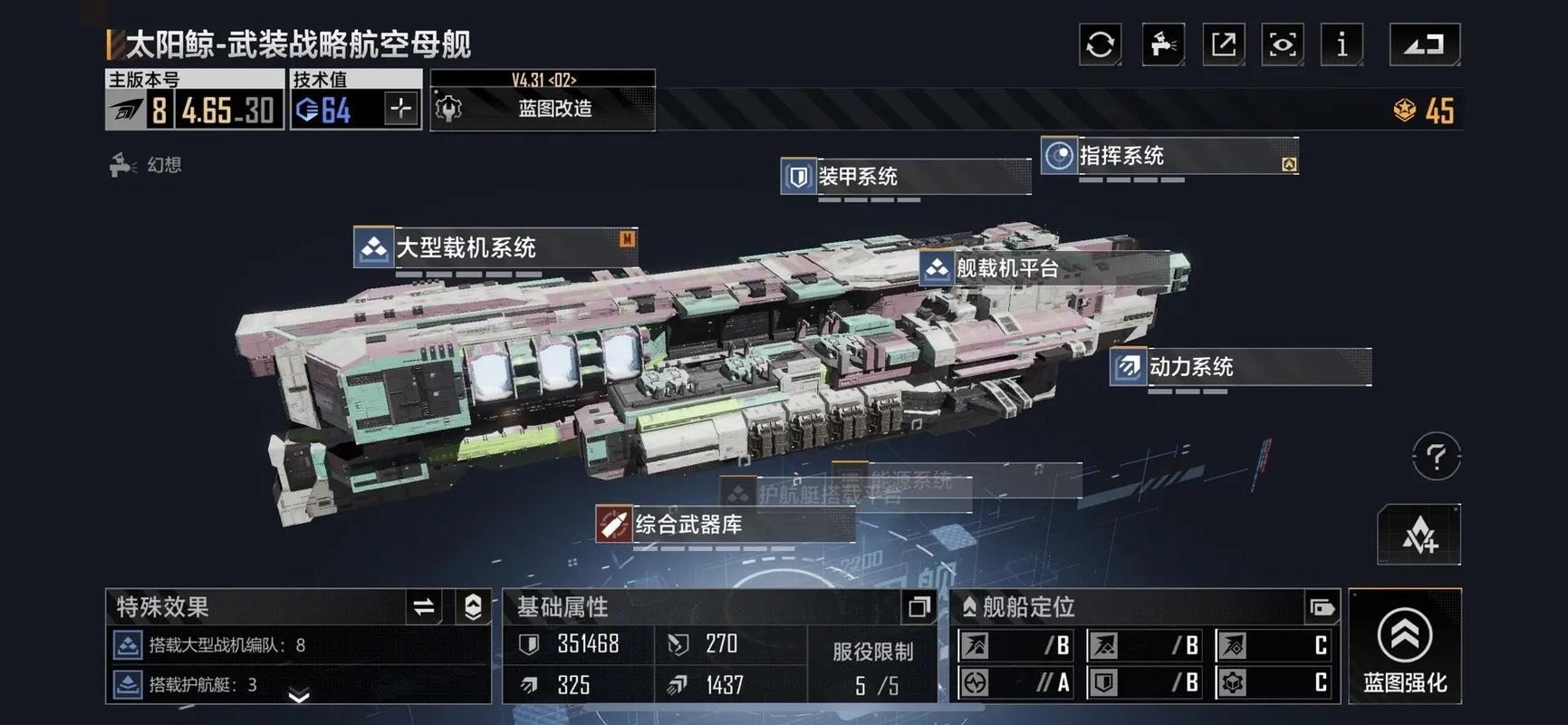Viewport: 1568px width, 725px height.
Task: Toggle the 特殊效果 swap arrows button
Action: coord(424,607)
